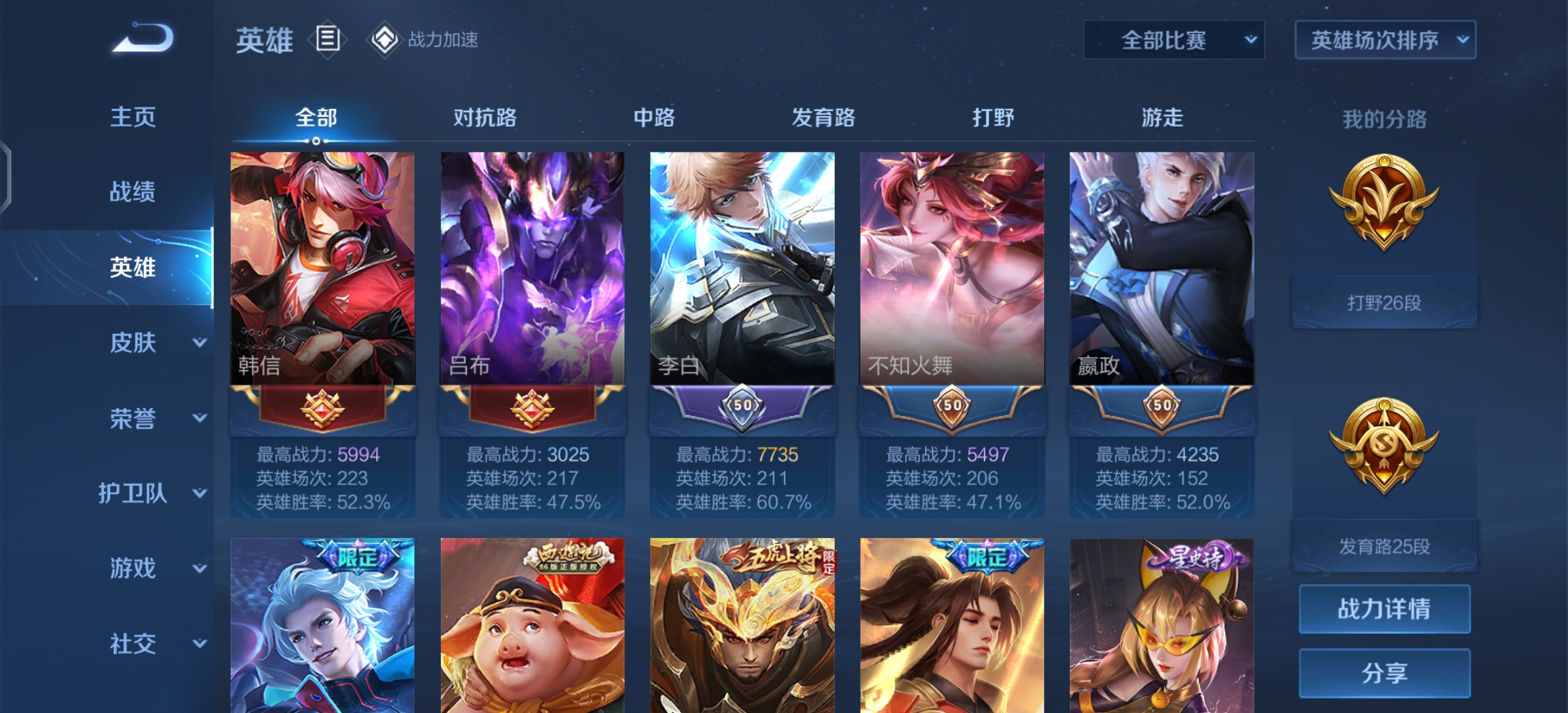
Task: Open the hero list document icon beside 英雄
Action: click(x=328, y=40)
